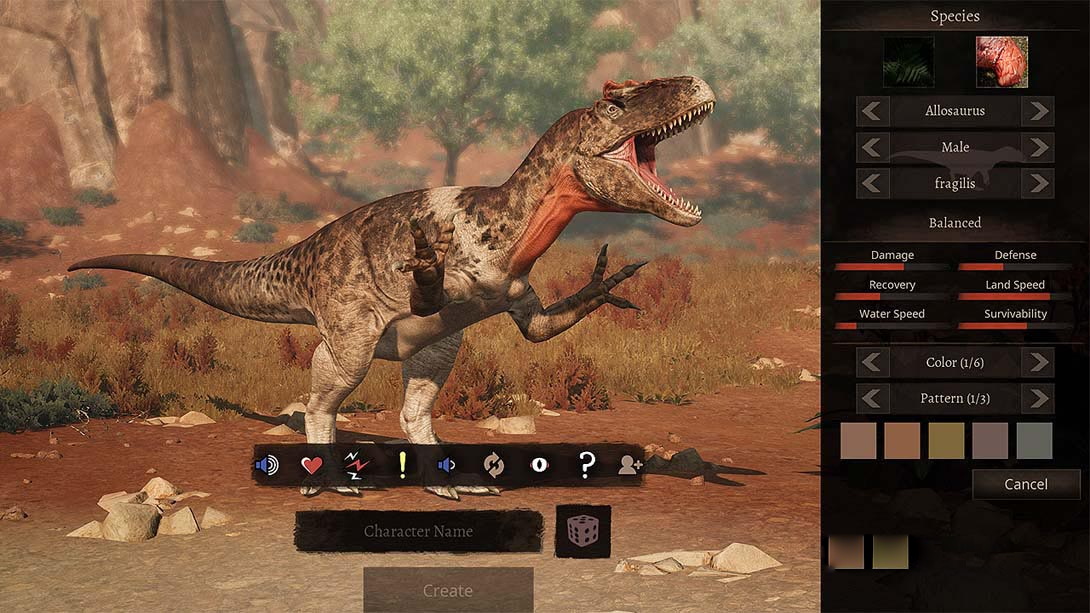The height and width of the screenshot is (613, 1090).
Task: Choose the raw meat carnivore thumbnail
Action: (1001, 62)
